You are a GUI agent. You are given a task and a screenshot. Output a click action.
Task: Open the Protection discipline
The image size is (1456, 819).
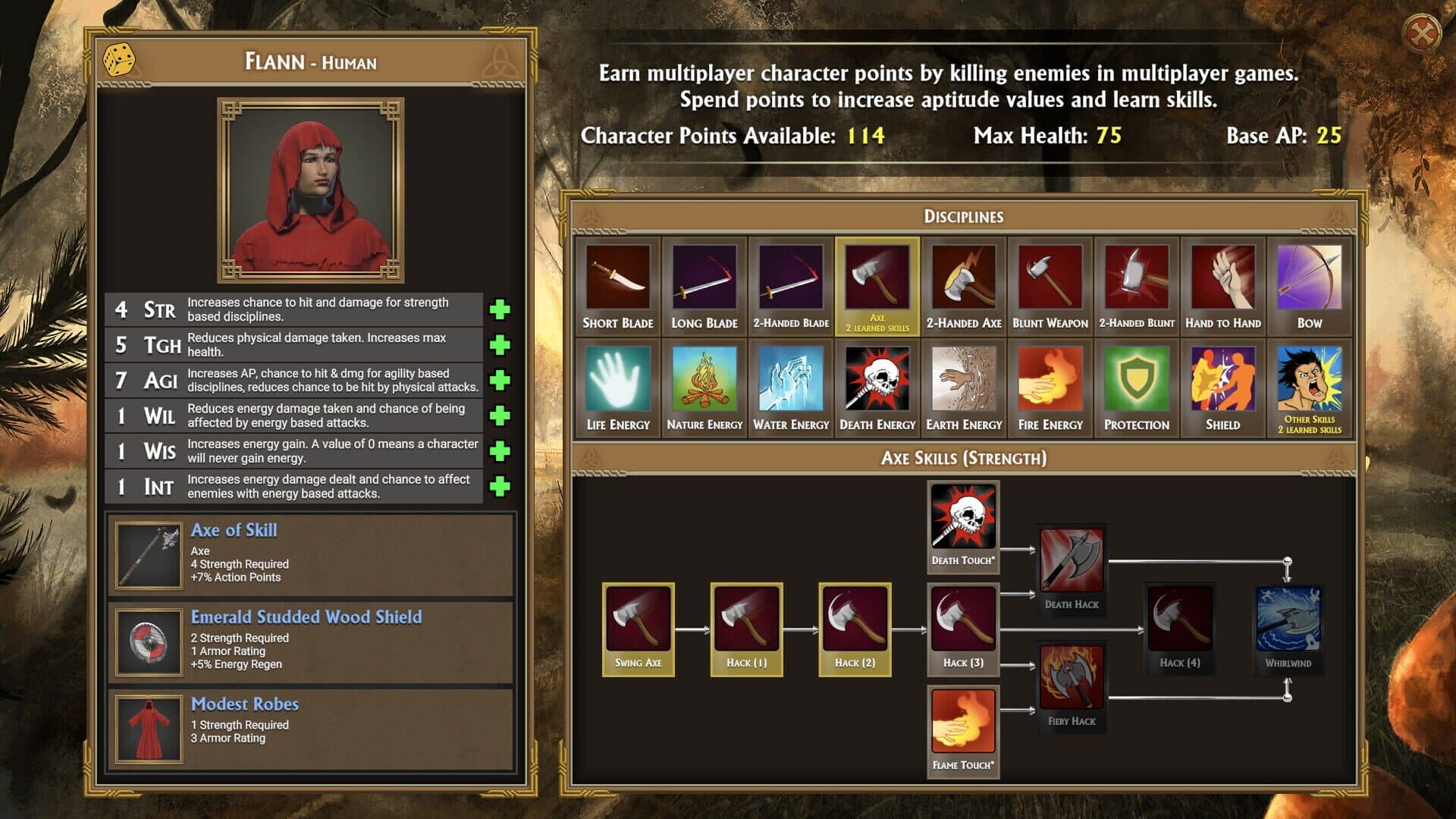tap(1137, 387)
